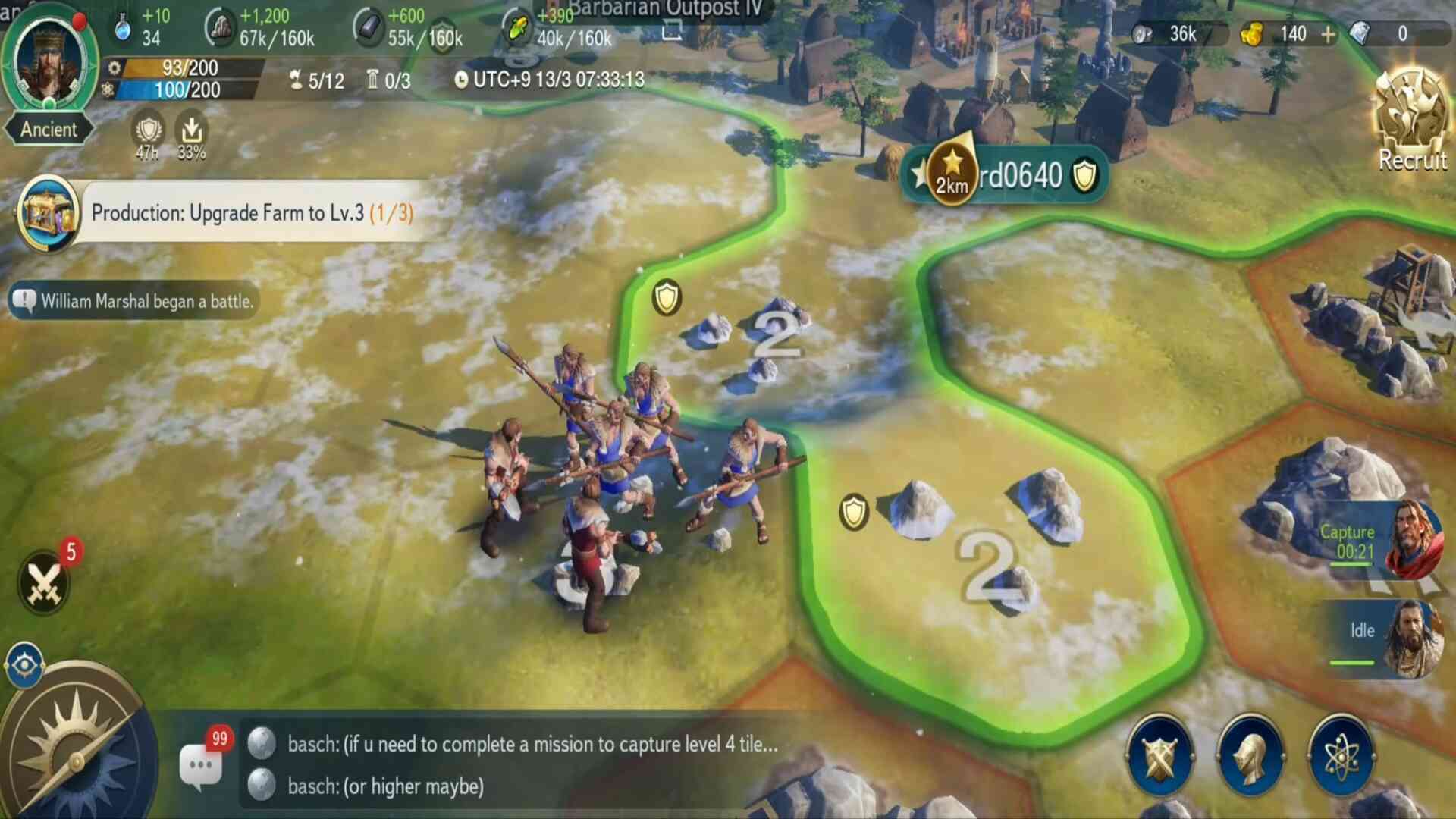Open the leader portrait profile
Screen dimensions: 1456x819
(49, 61)
